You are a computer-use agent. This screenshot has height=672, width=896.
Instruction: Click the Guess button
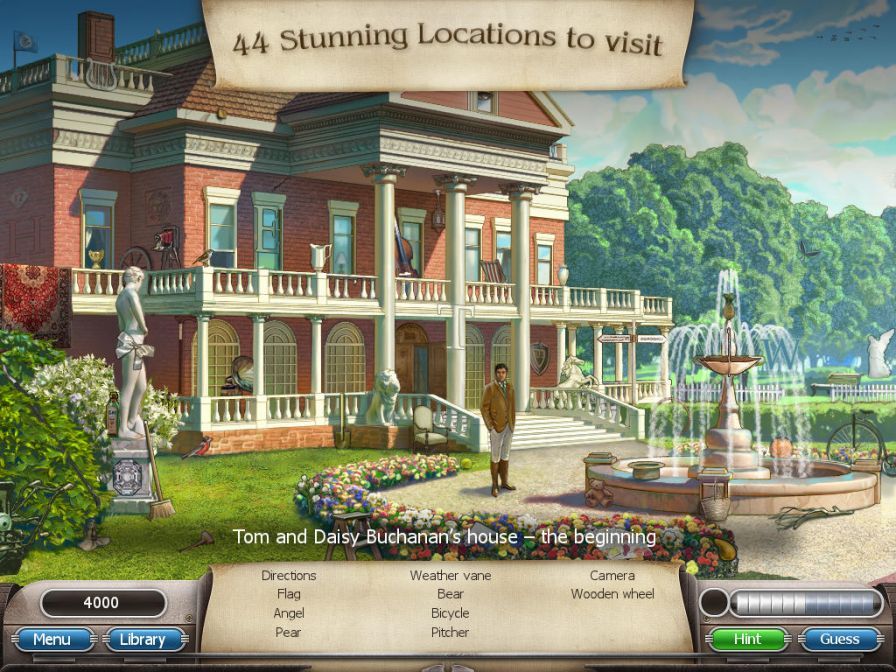839,639
